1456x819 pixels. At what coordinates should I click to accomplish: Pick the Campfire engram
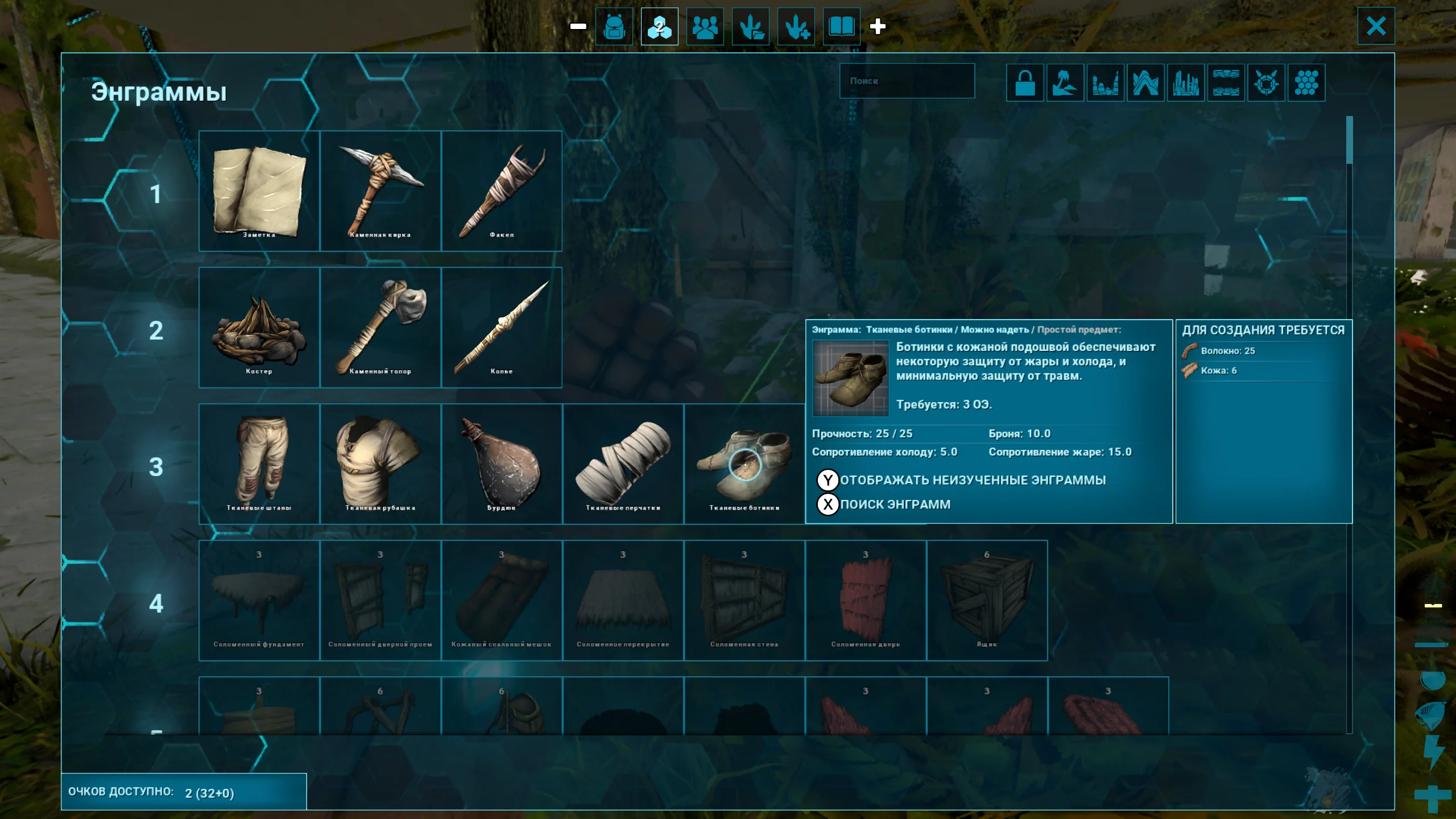pos(259,328)
